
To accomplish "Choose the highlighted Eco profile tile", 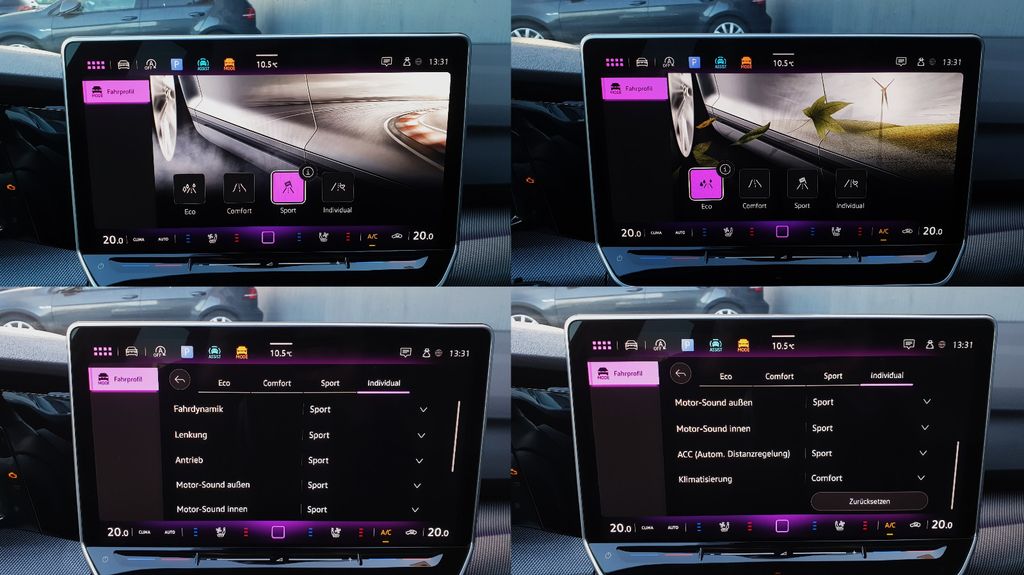I will coord(706,183).
